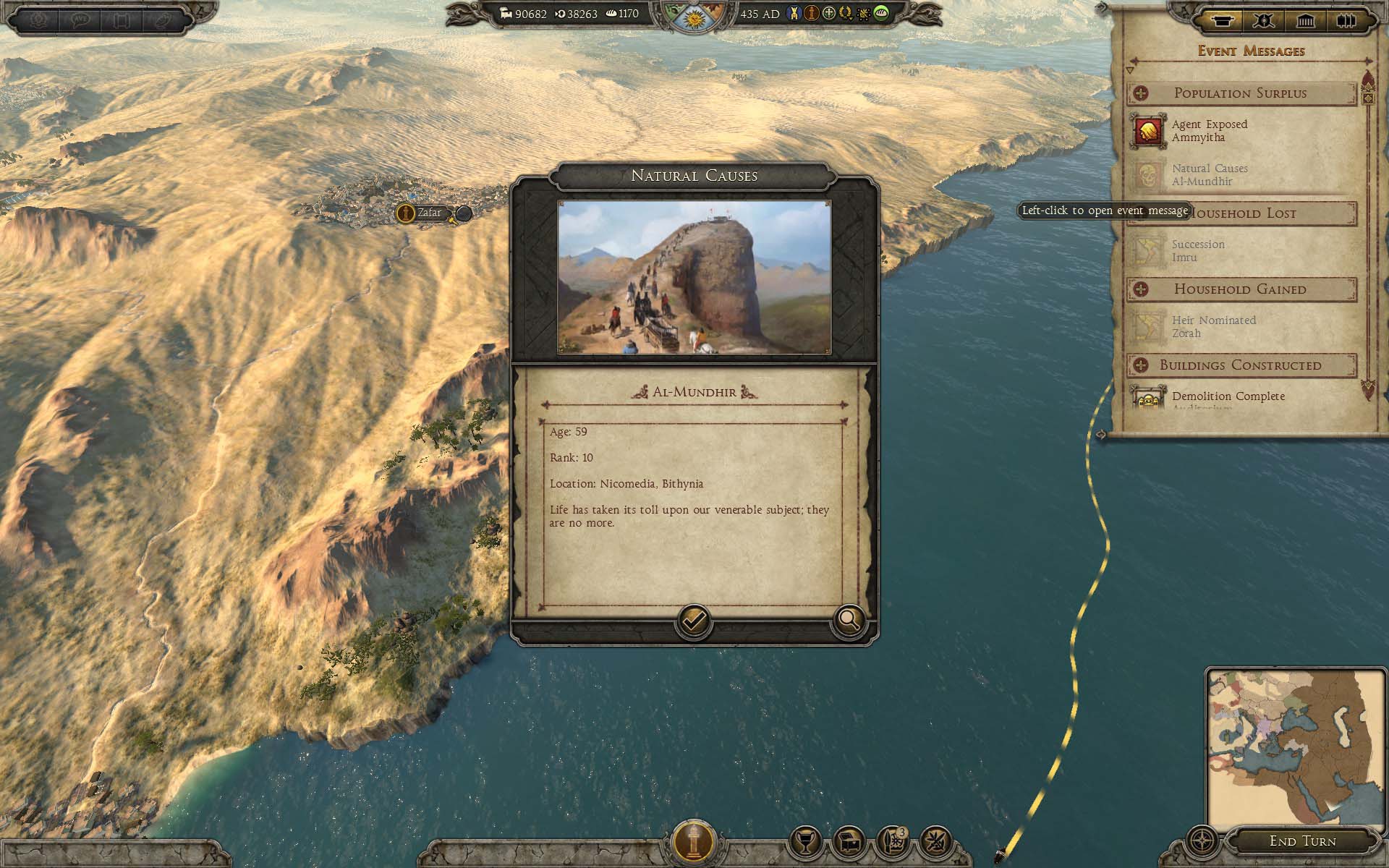This screenshot has height=868, width=1389.
Task: Open the technology button with 3 badge
Action: click(x=892, y=842)
